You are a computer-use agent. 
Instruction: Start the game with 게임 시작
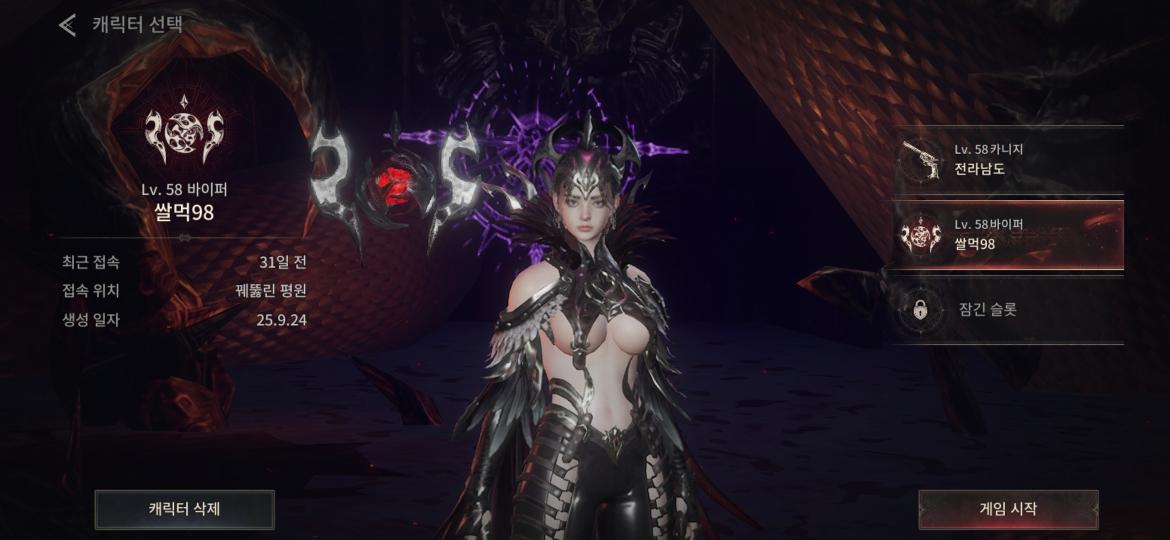1008,509
